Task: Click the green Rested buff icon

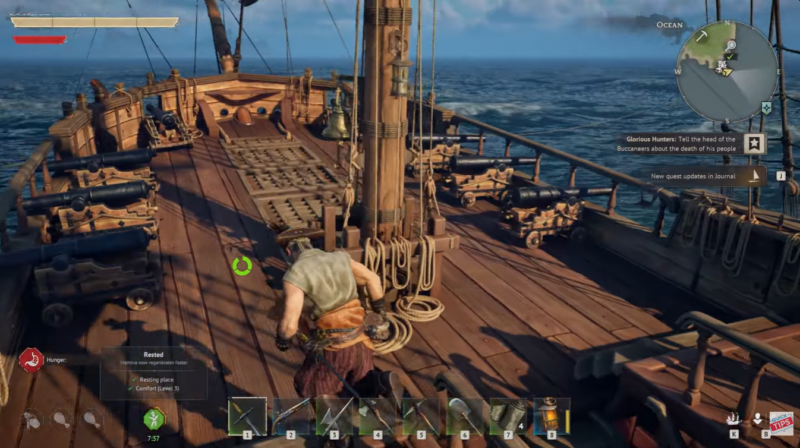Action: click(x=154, y=418)
